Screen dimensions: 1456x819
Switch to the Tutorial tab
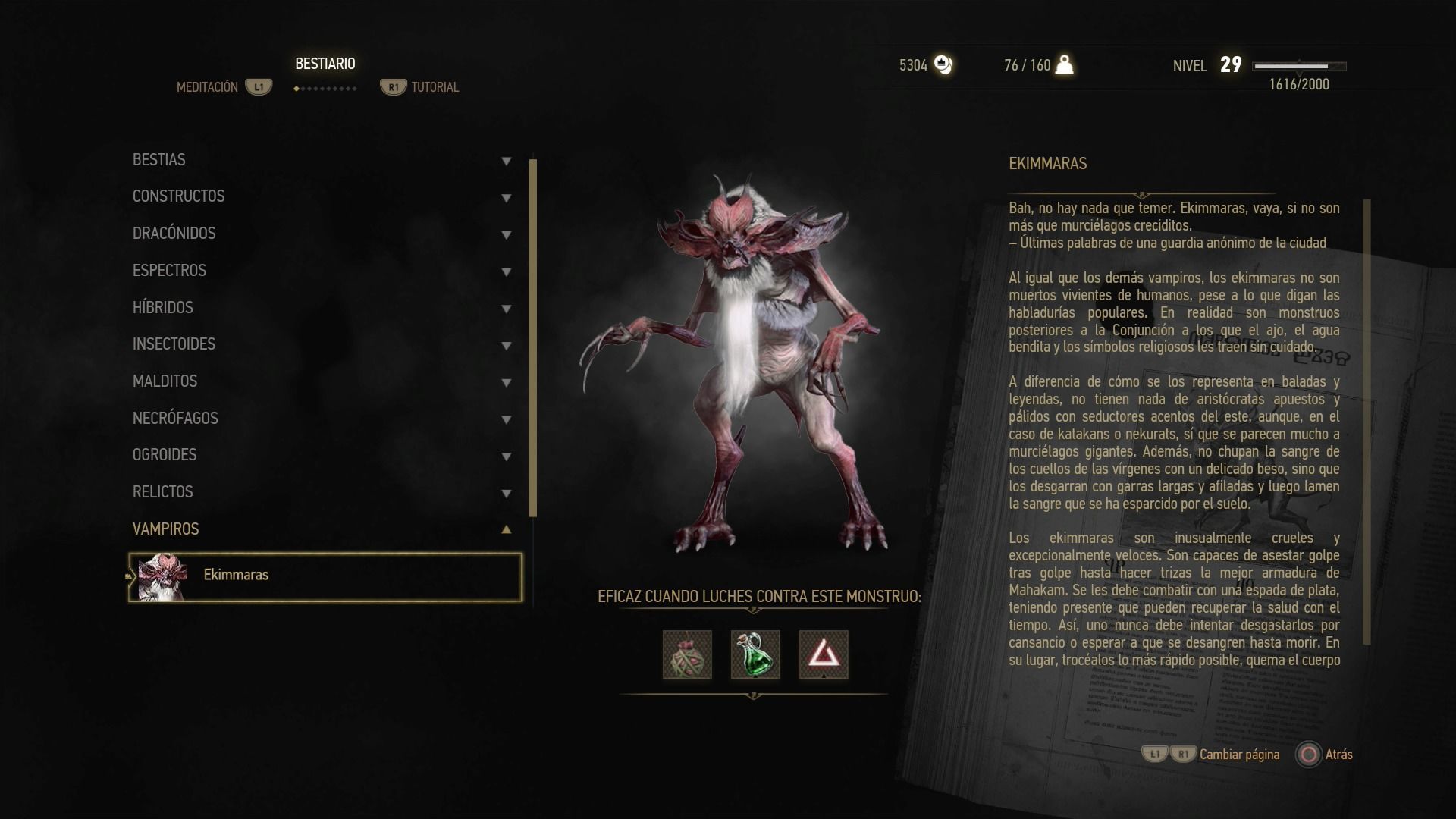point(435,87)
